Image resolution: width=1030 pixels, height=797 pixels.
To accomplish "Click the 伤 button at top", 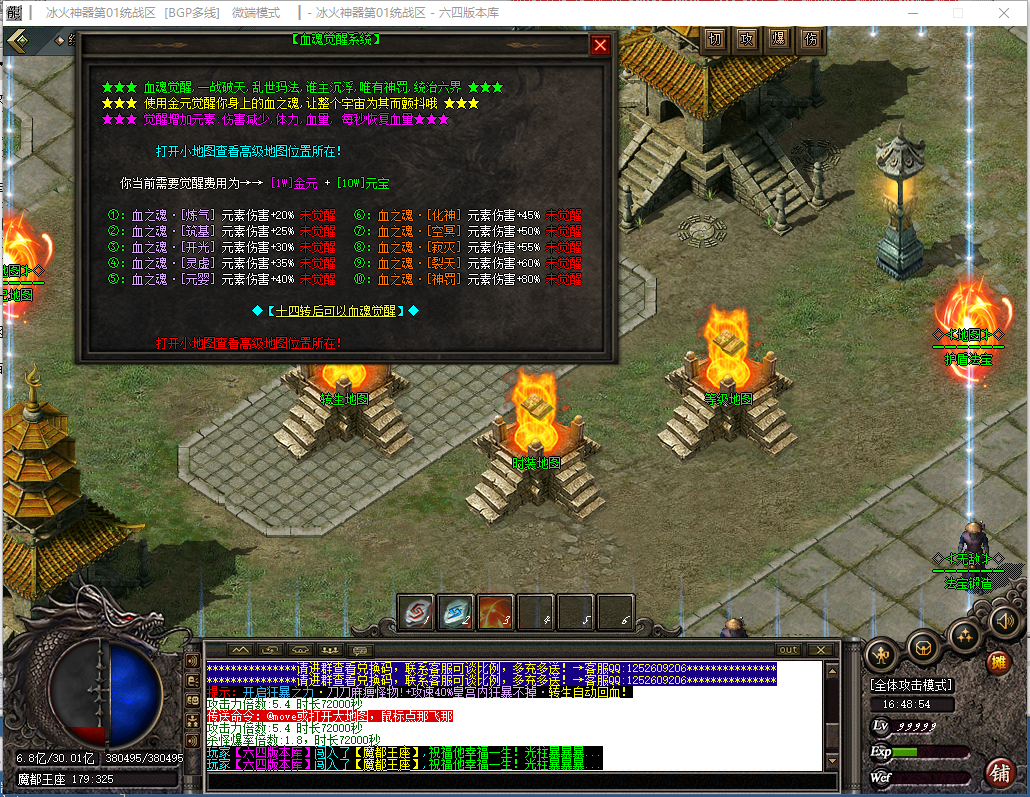I will click(x=810, y=39).
